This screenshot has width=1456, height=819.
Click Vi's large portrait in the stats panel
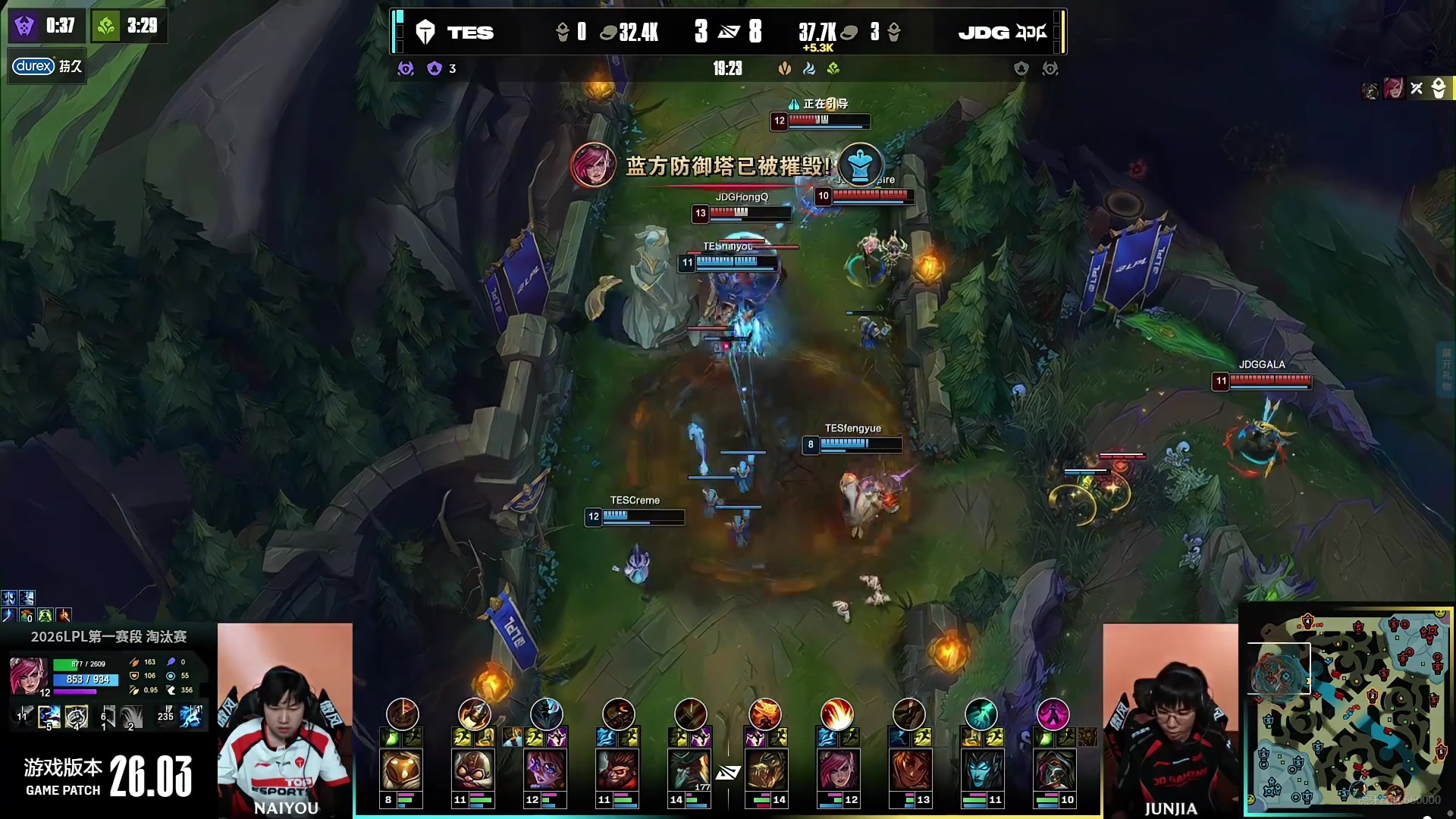(28, 675)
